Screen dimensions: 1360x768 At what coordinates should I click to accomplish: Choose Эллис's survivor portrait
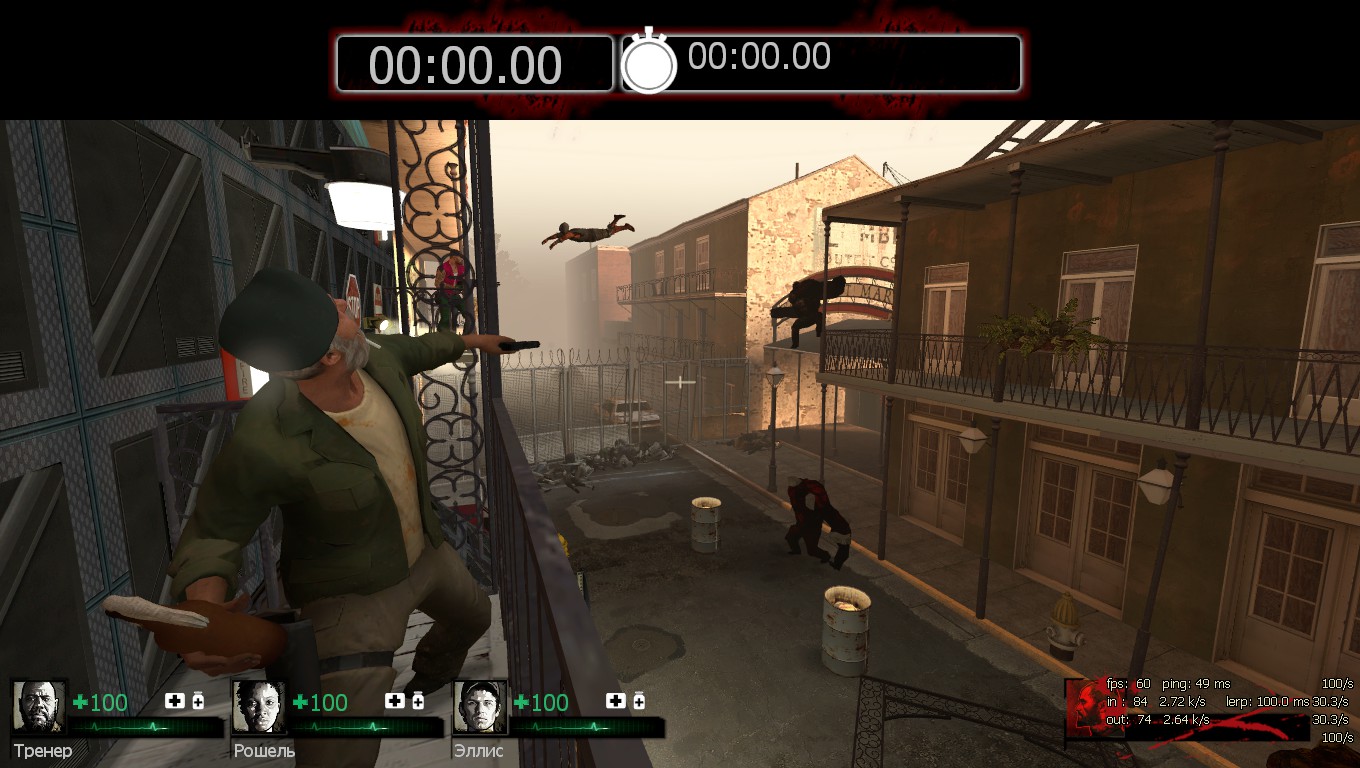pos(480,707)
